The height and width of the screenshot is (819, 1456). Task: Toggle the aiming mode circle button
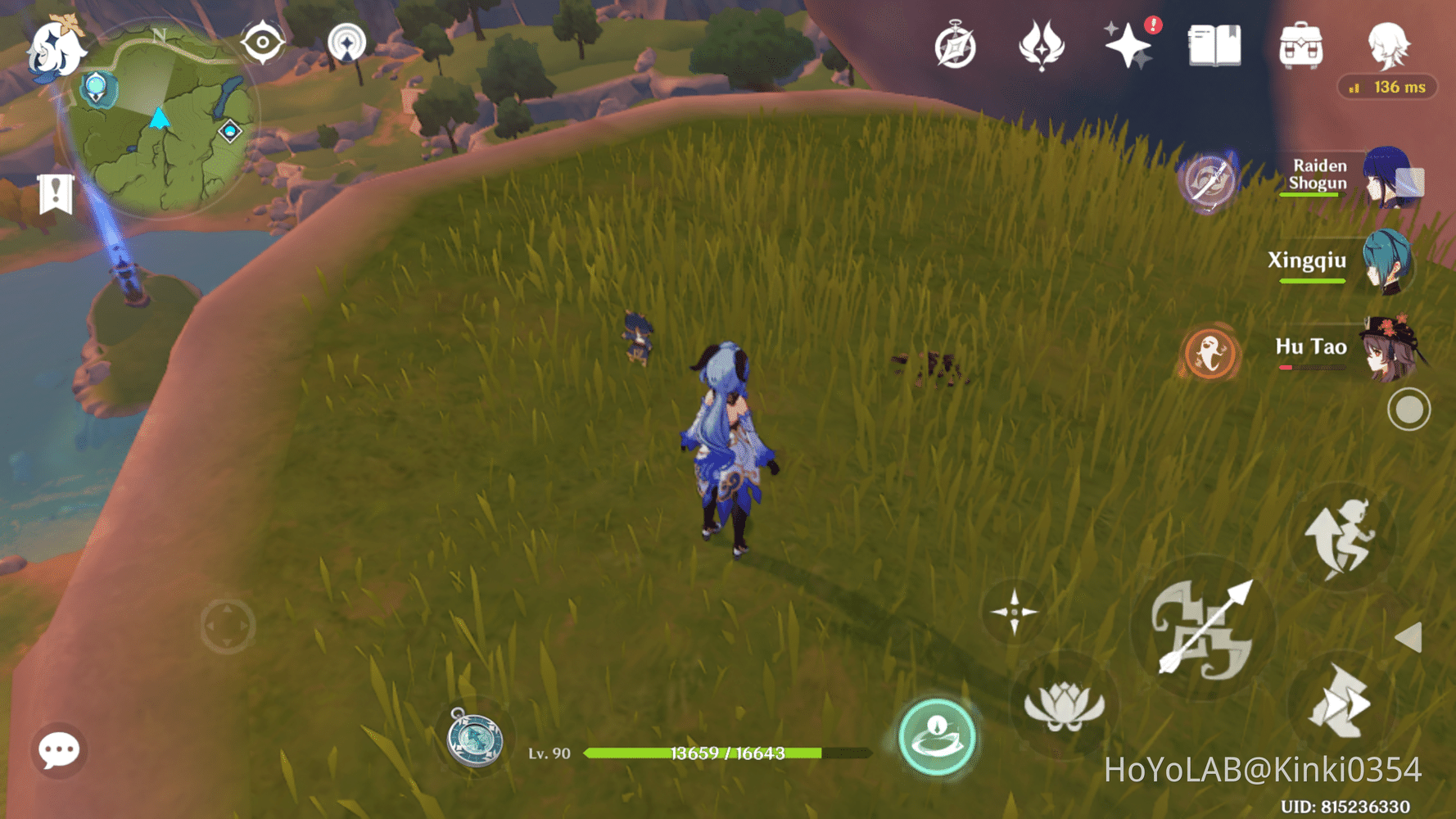[1409, 407]
